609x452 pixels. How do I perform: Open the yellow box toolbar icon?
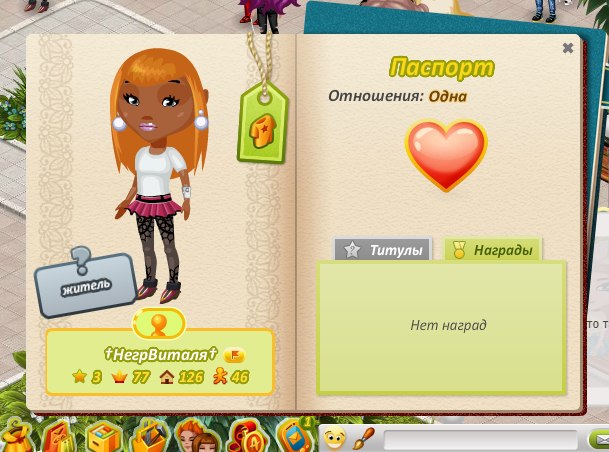point(104,437)
